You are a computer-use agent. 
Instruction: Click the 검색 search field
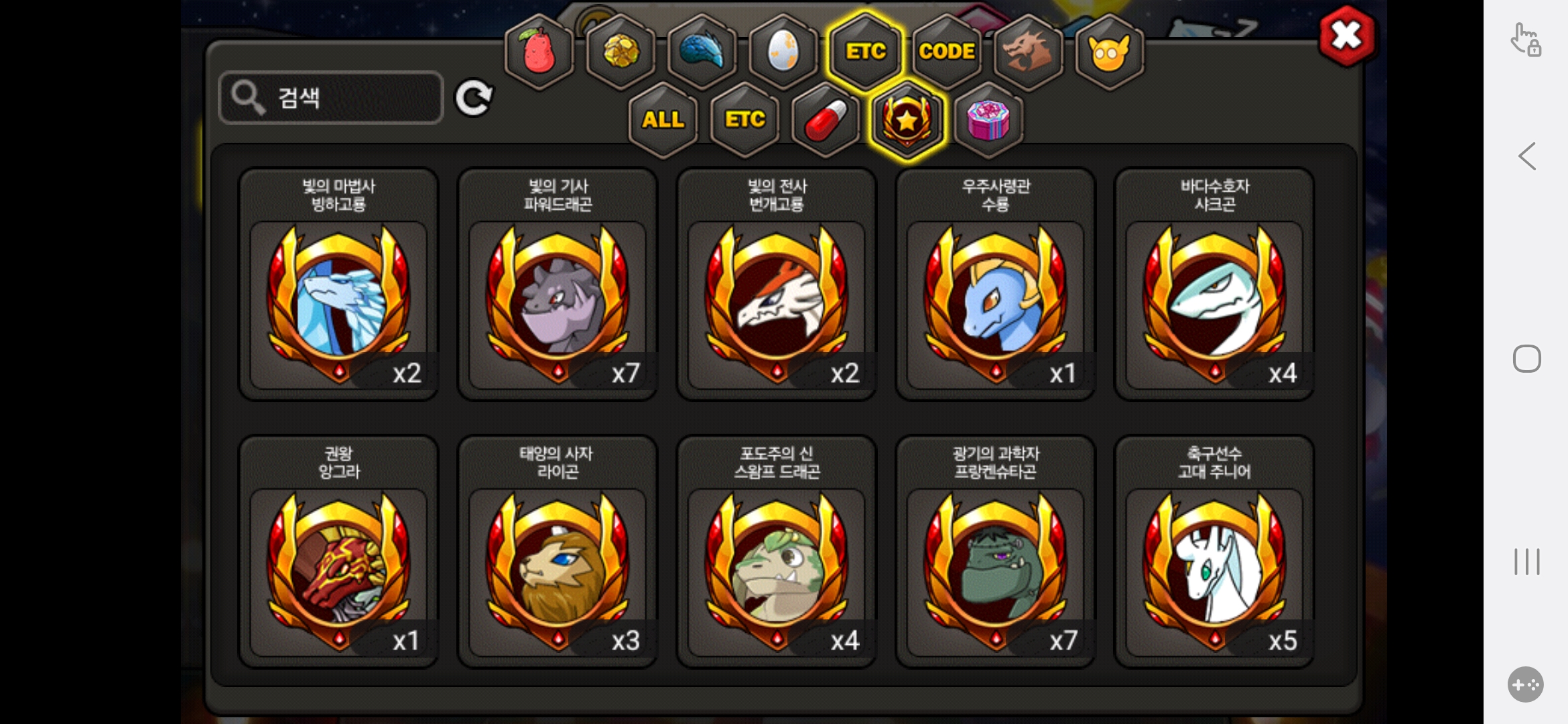coord(332,98)
